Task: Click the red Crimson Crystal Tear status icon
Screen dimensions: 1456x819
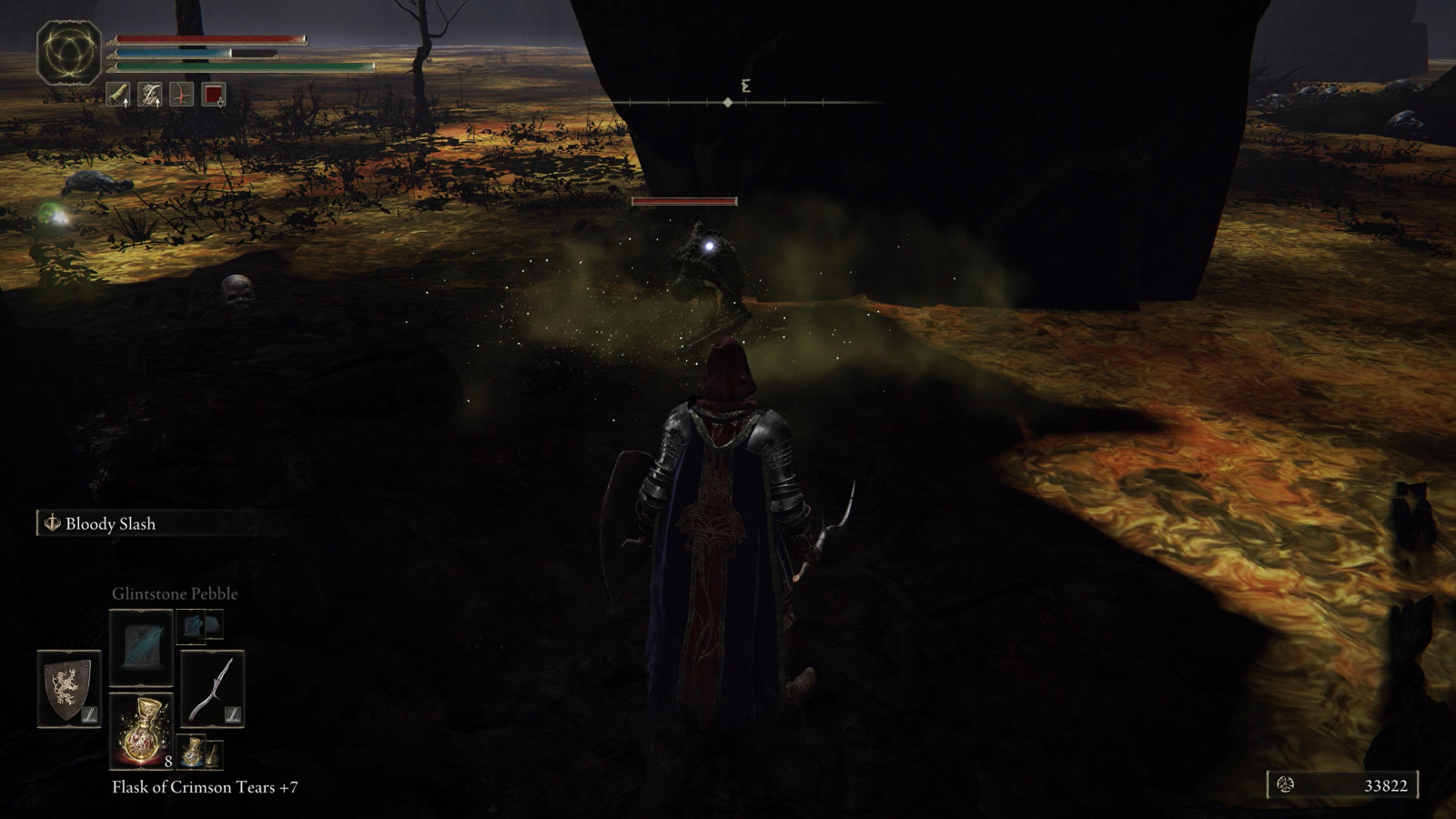Action: [180, 95]
